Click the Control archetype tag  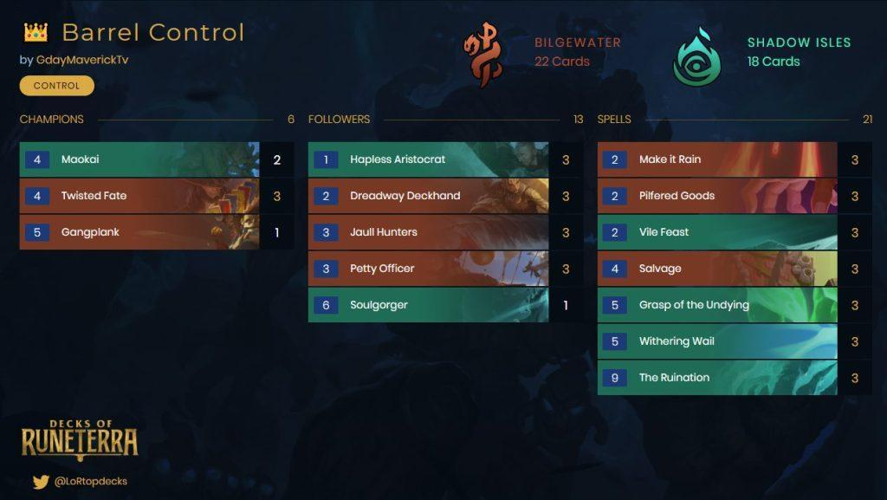[x=57, y=86]
